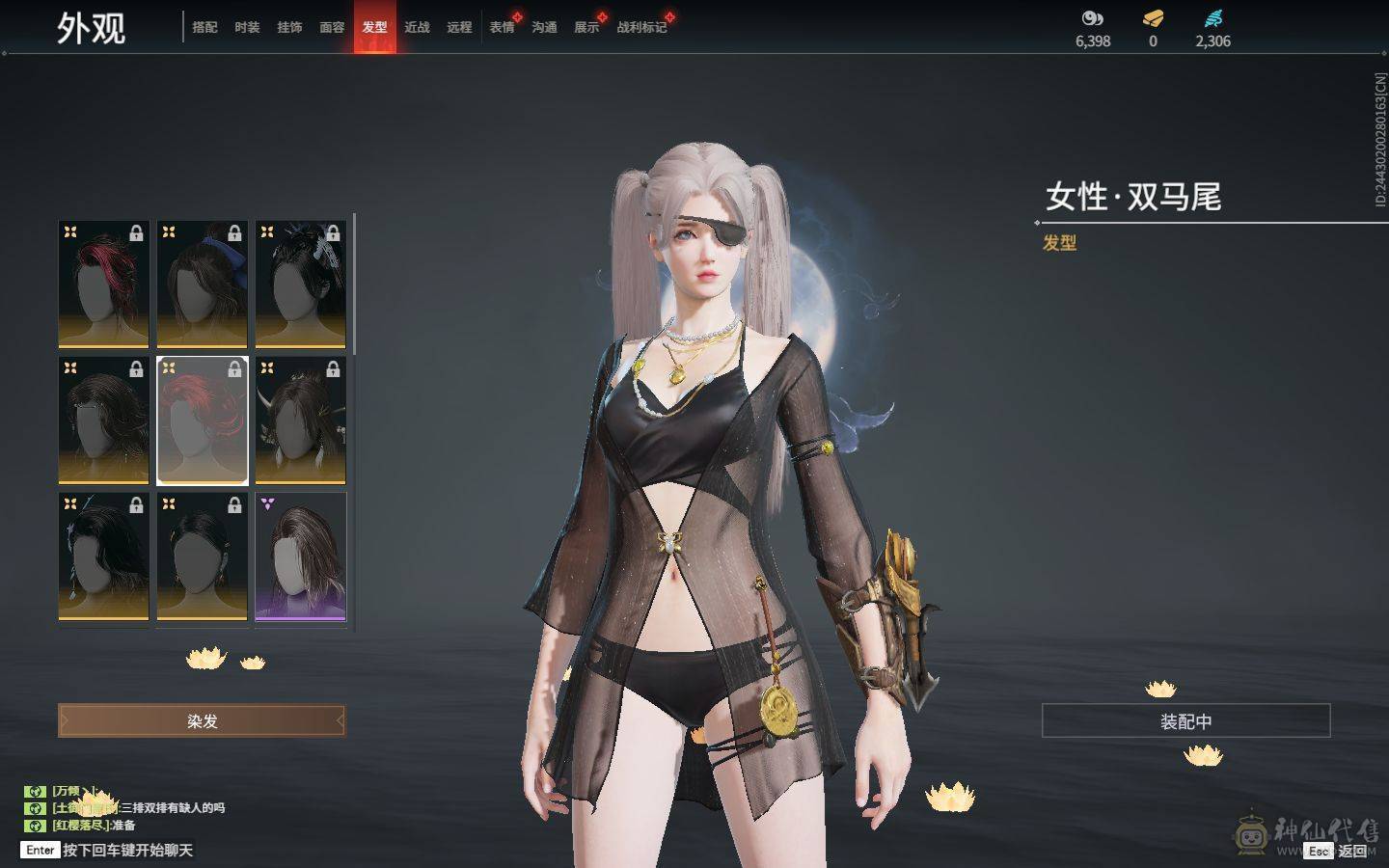Show the 表情 emotes tab
Image resolution: width=1389 pixels, height=868 pixels.
502,27
